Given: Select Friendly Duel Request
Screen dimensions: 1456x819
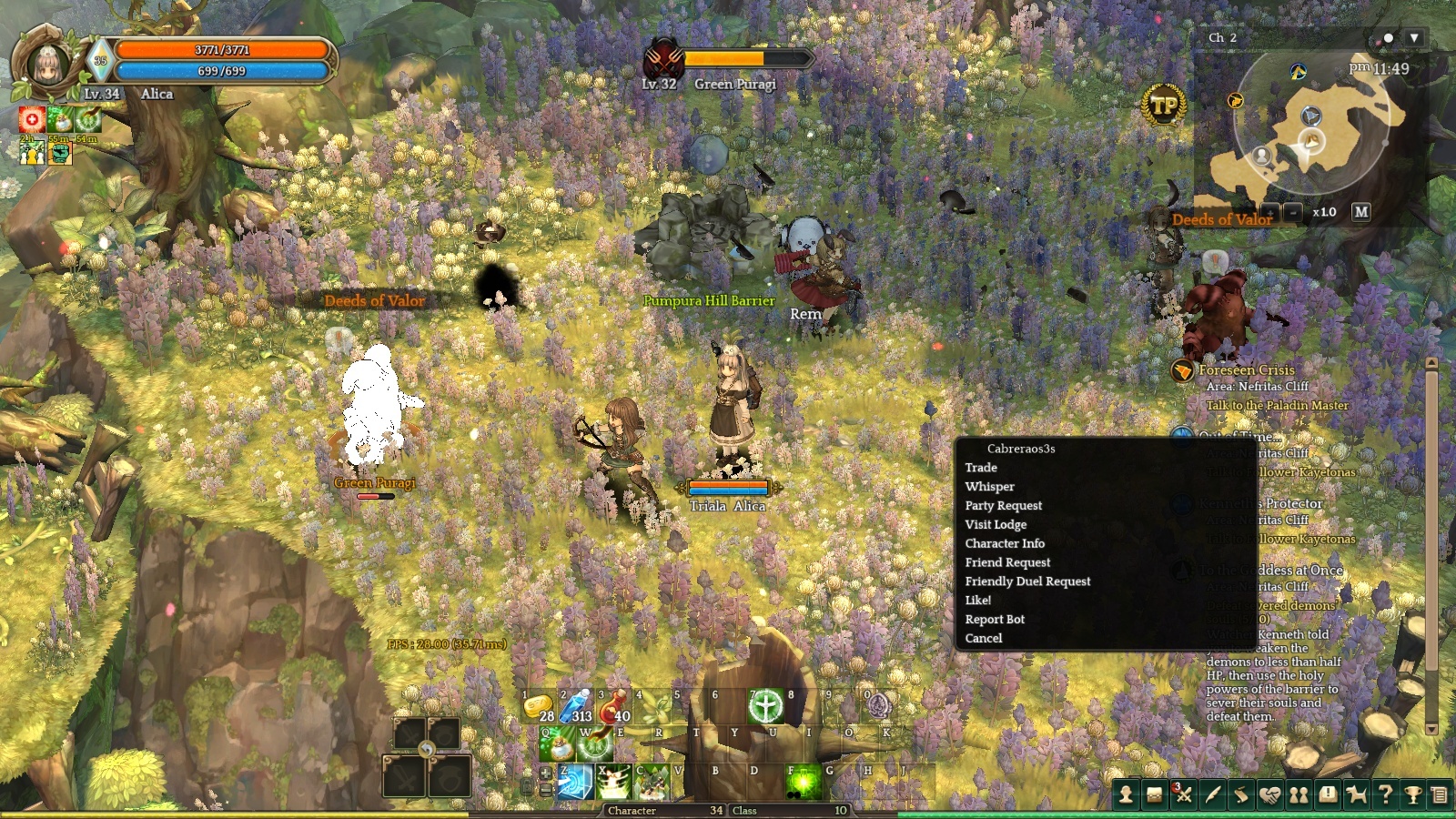Looking at the screenshot, I should [1027, 581].
